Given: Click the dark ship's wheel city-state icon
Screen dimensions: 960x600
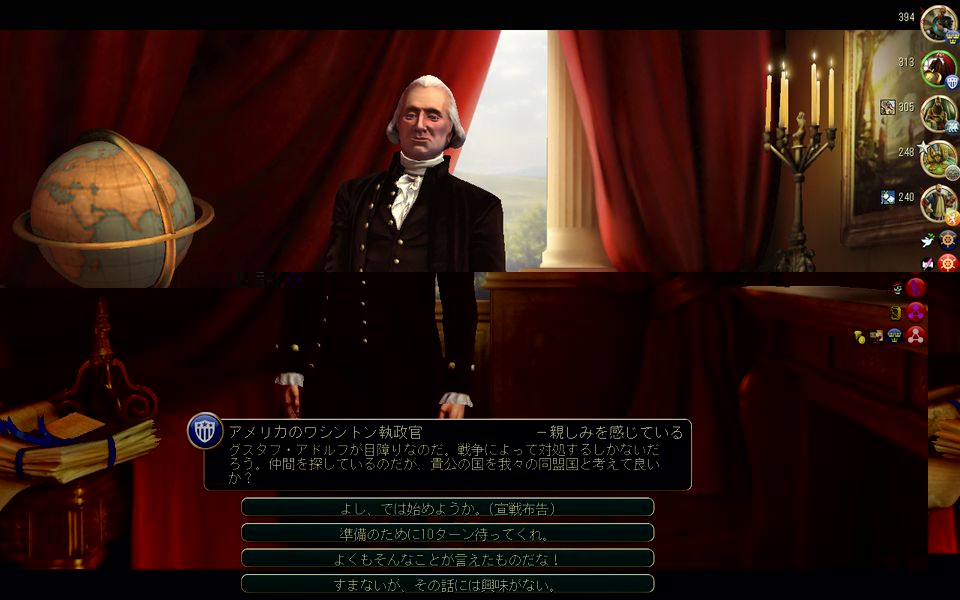Looking at the screenshot, I should [x=948, y=240].
